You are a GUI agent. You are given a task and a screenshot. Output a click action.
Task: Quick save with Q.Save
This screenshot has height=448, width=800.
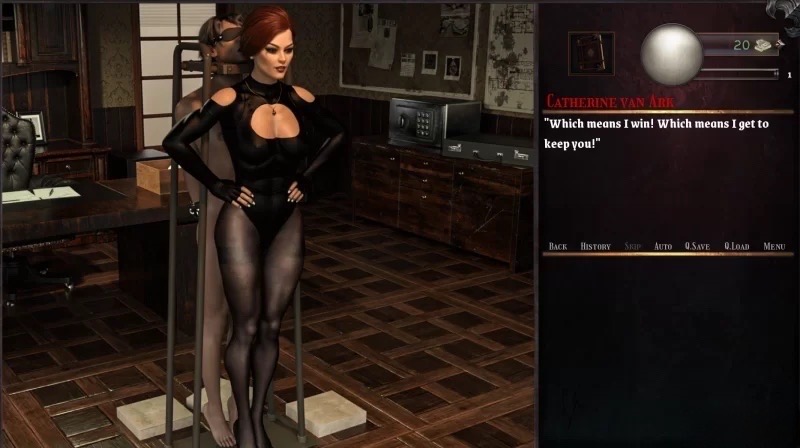pyautogui.click(x=697, y=246)
